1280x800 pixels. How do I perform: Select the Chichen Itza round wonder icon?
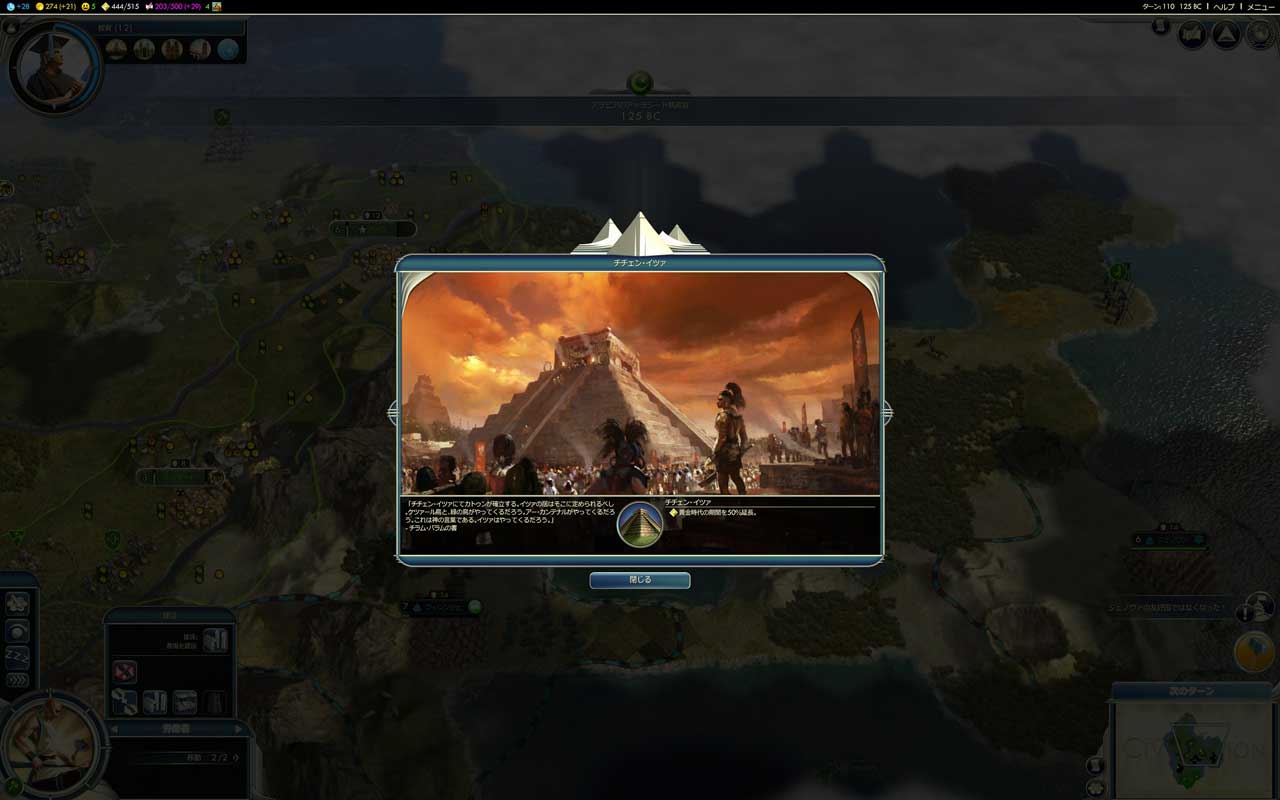(640, 524)
